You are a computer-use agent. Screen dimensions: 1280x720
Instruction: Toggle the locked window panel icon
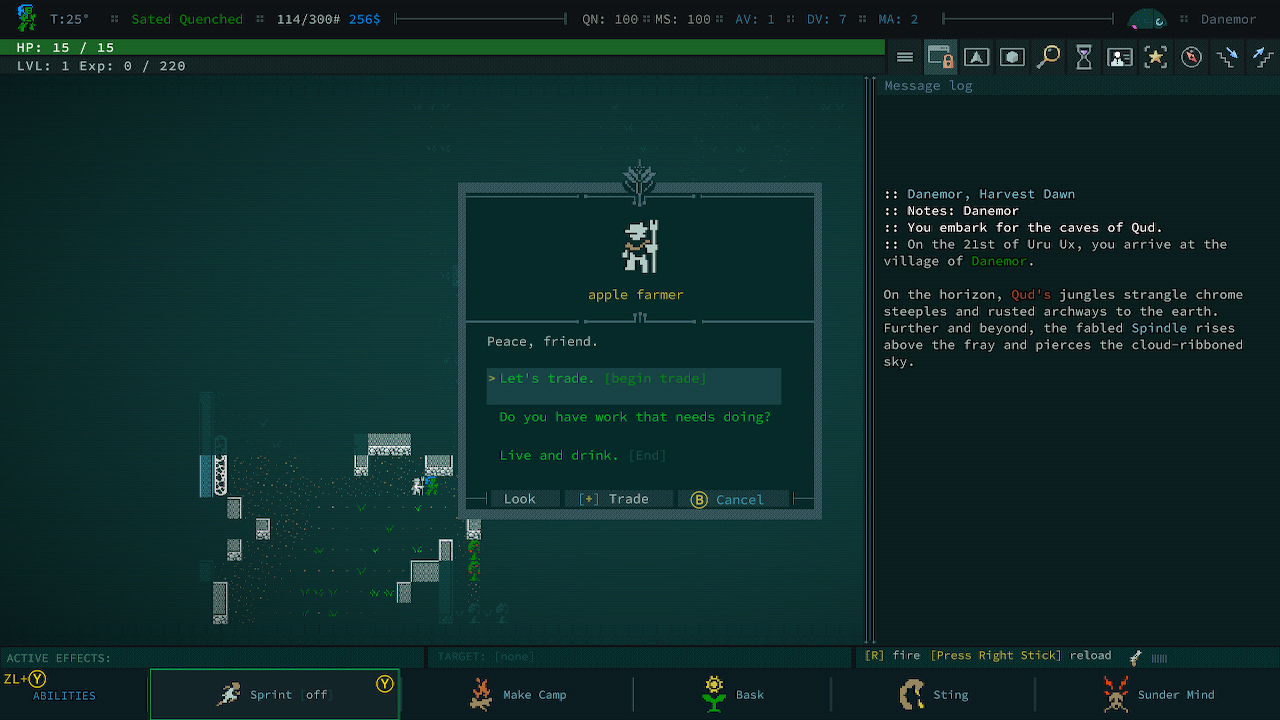point(941,57)
